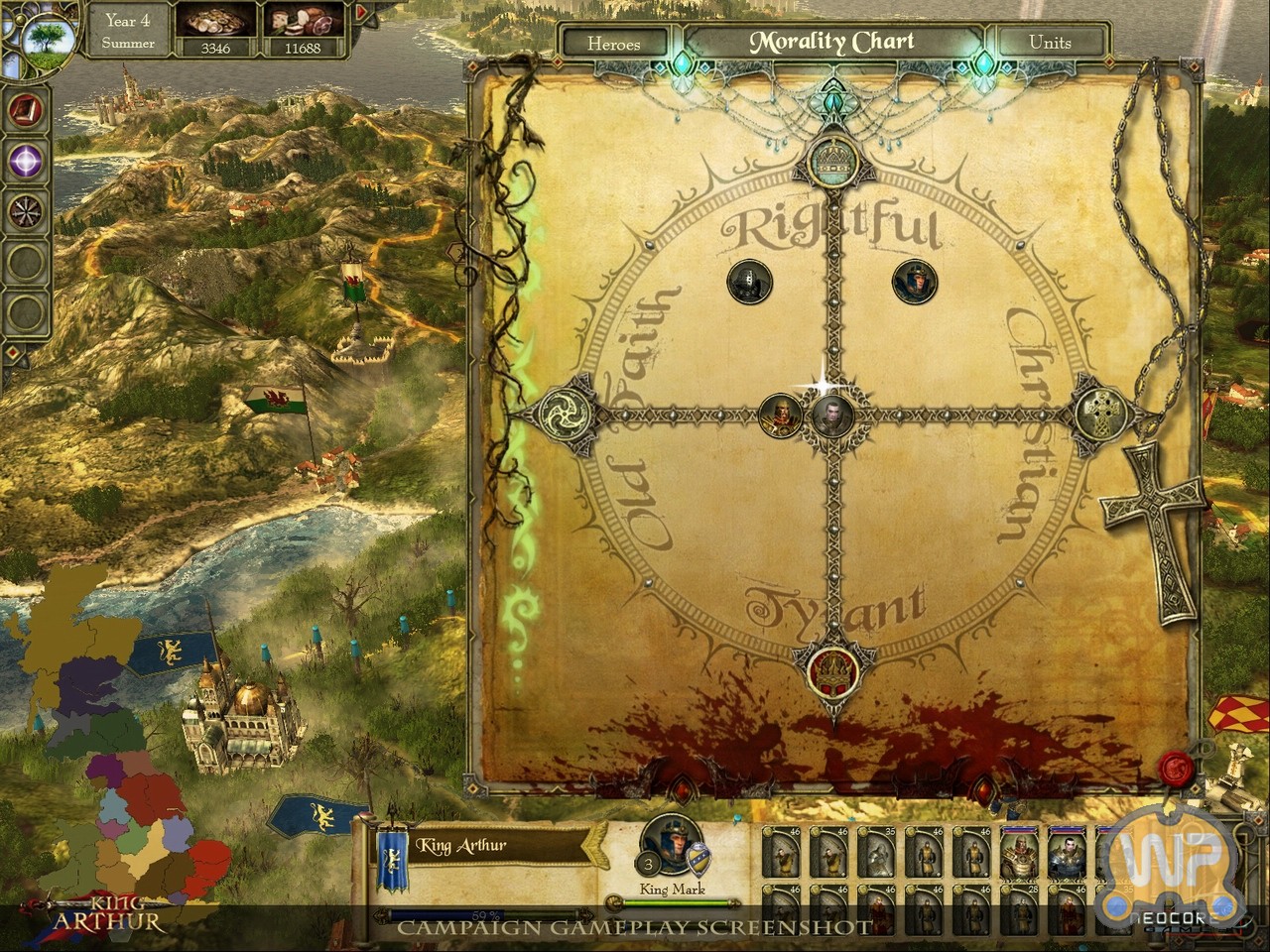Image resolution: width=1270 pixels, height=952 pixels.
Task: Click the crossed arrows compass icon
Action: [x=25, y=210]
